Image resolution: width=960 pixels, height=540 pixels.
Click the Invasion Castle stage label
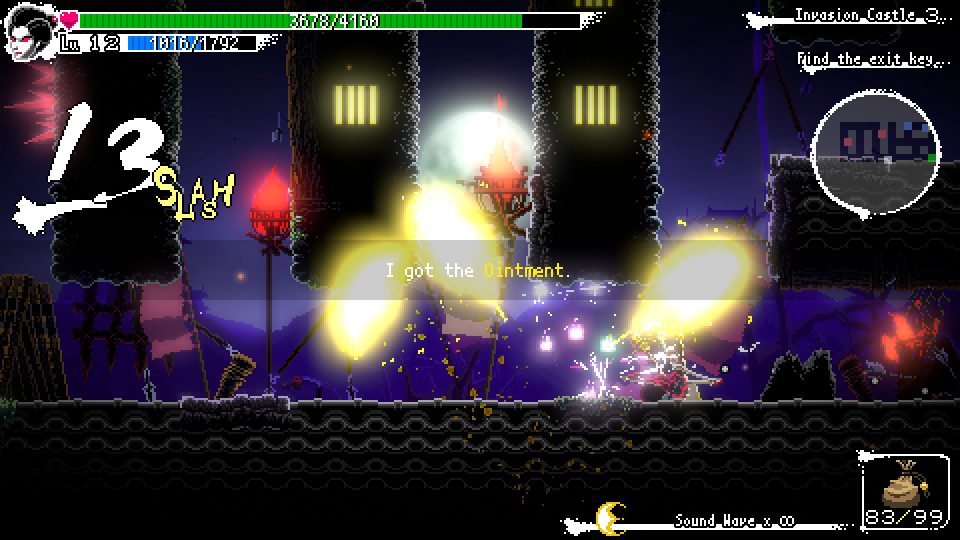point(867,15)
